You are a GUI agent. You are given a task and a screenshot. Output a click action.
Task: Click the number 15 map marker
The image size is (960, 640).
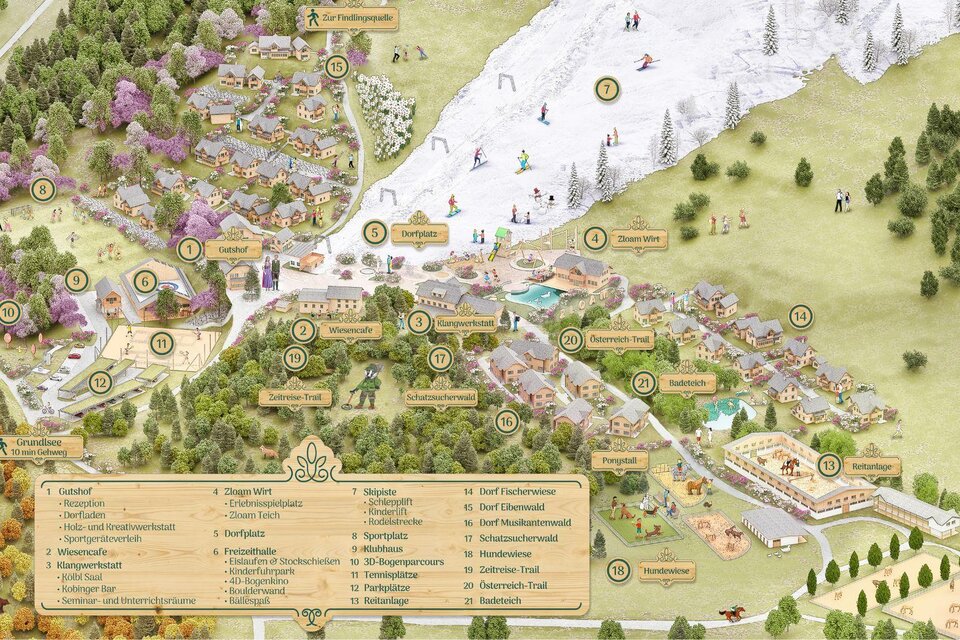(x=337, y=67)
